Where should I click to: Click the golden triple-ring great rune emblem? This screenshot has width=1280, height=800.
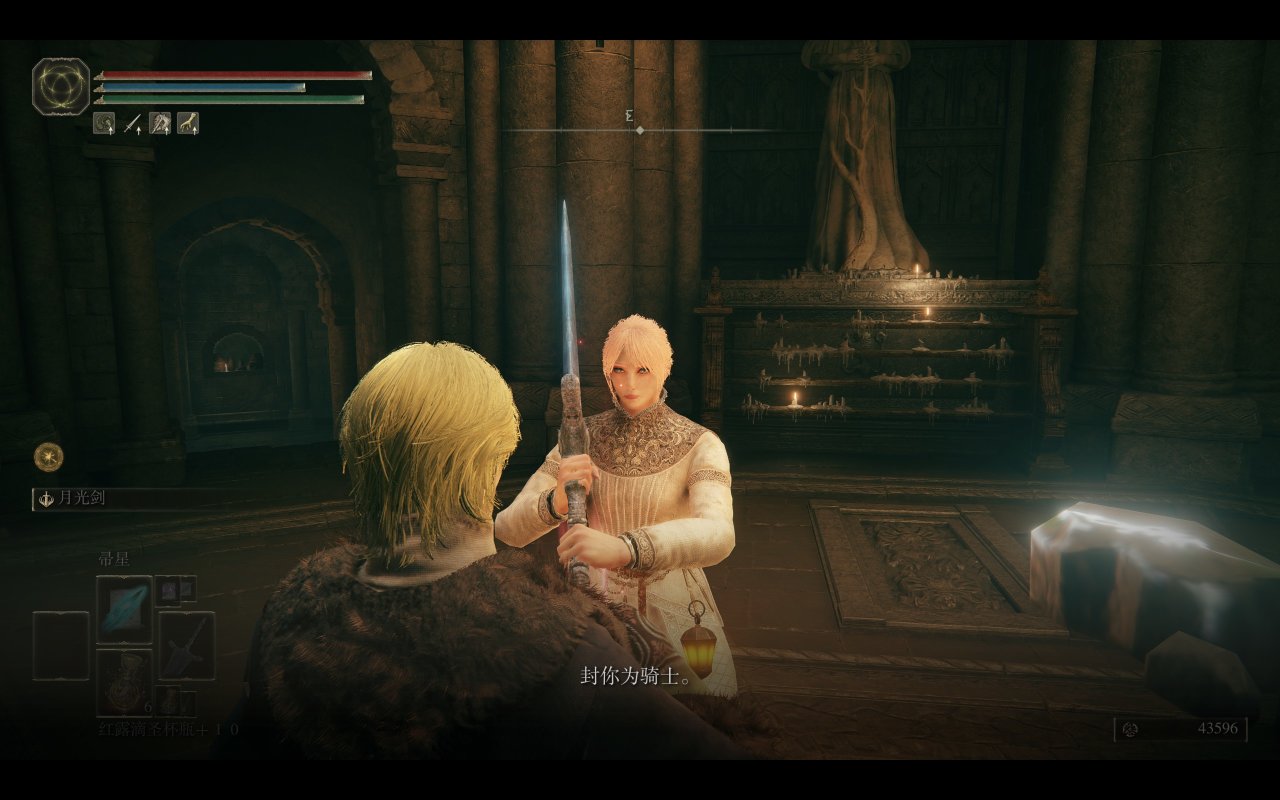point(61,86)
